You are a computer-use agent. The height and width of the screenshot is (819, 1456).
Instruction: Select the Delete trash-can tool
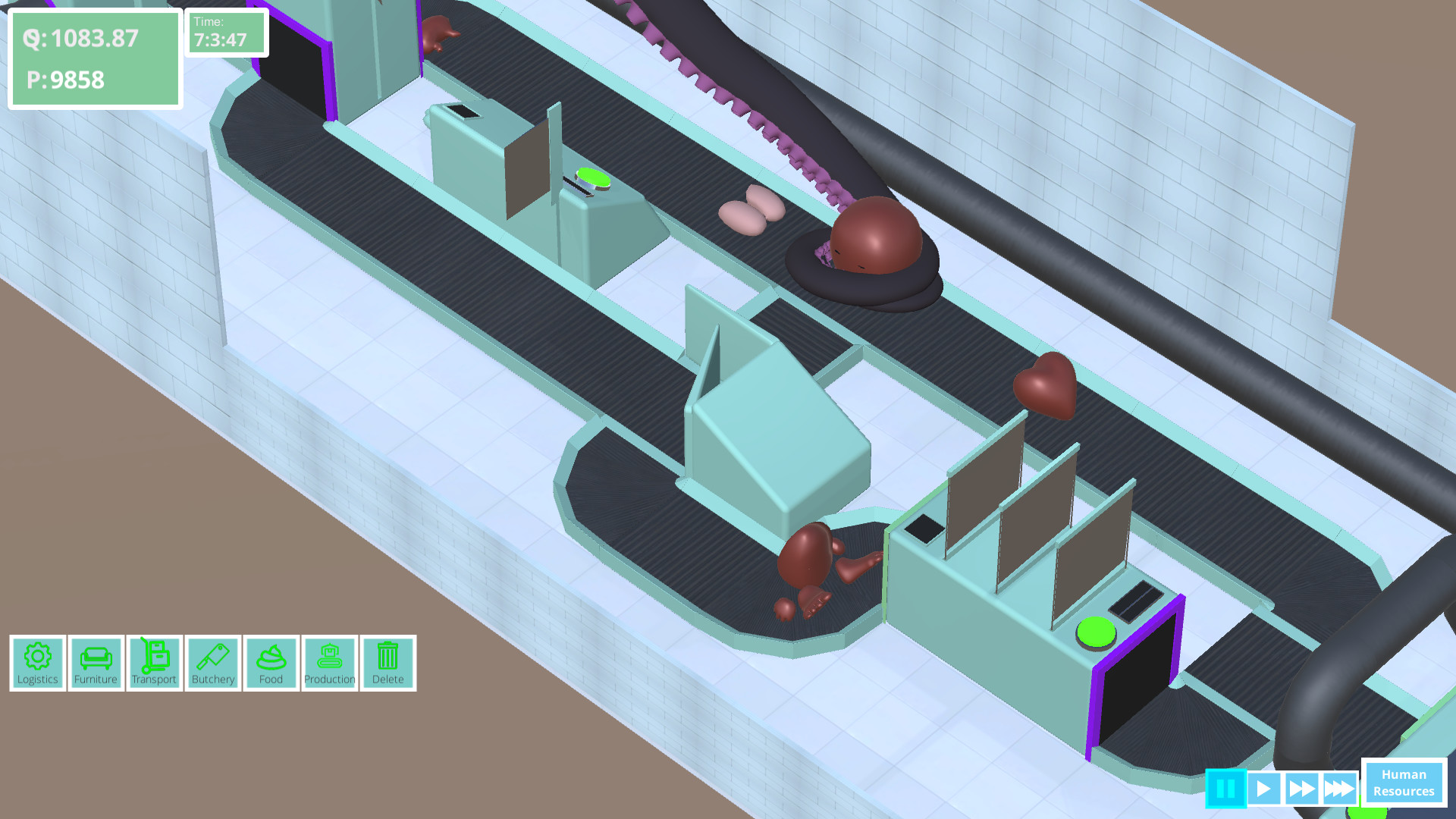pos(388,663)
